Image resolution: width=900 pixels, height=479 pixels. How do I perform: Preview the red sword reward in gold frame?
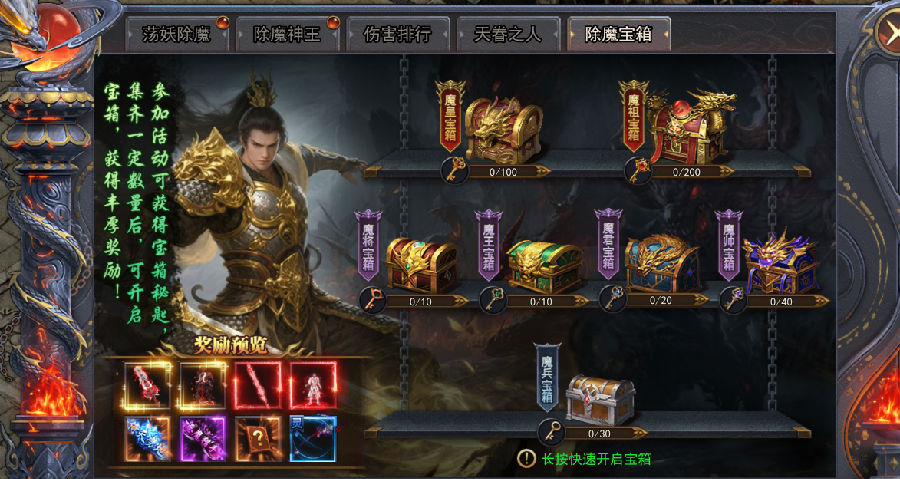click(x=147, y=385)
